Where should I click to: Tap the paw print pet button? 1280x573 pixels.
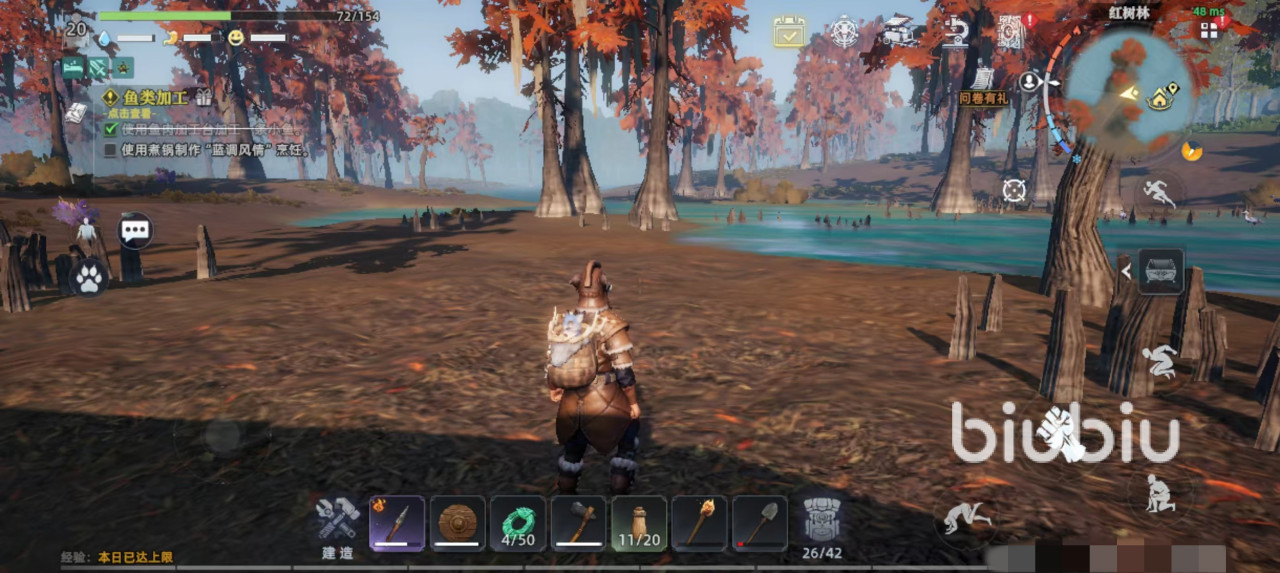click(x=89, y=278)
